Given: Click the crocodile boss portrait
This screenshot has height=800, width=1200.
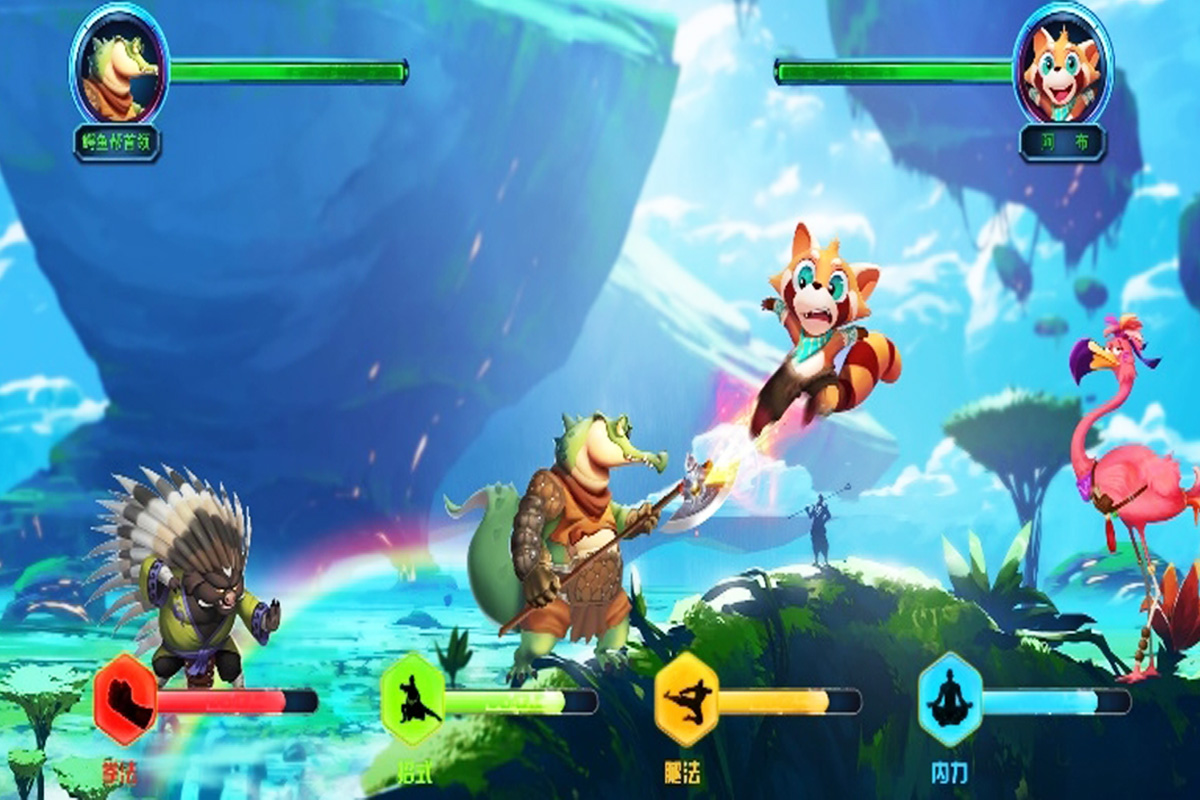Looking at the screenshot, I should pos(118,64).
